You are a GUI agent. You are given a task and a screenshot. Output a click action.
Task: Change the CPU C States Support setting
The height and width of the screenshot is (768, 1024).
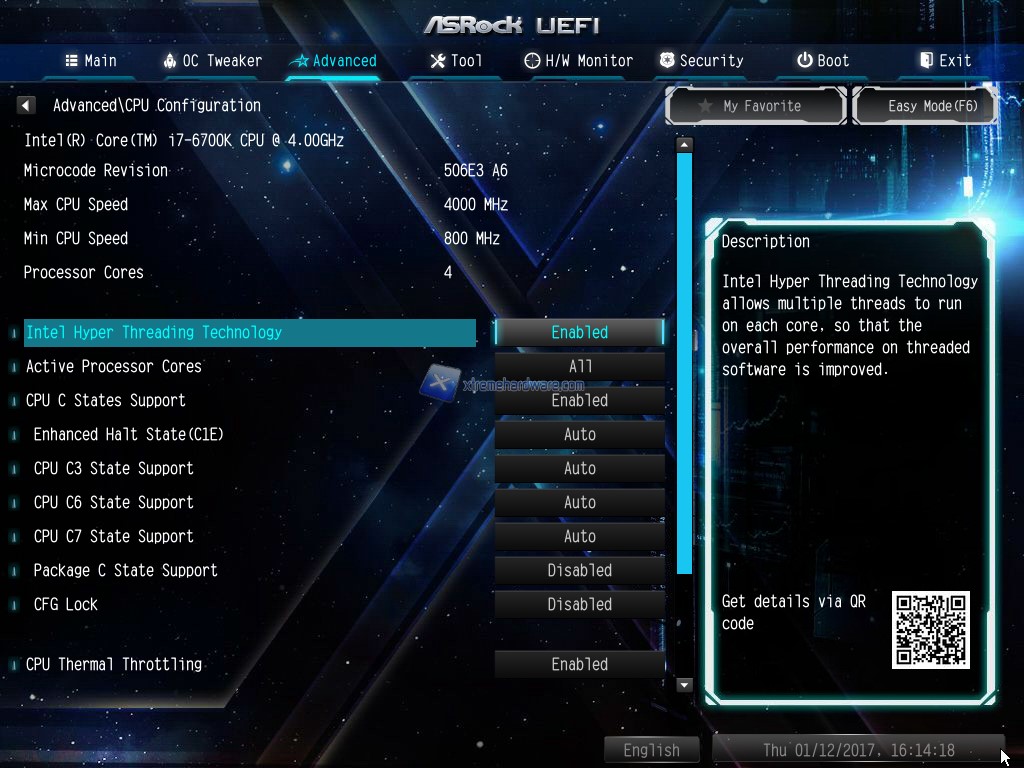[x=579, y=400]
